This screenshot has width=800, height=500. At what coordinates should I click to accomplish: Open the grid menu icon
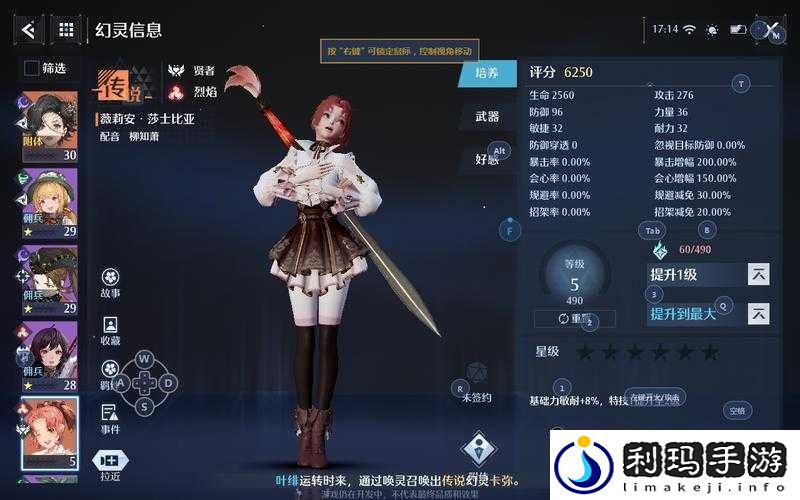coord(67,30)
